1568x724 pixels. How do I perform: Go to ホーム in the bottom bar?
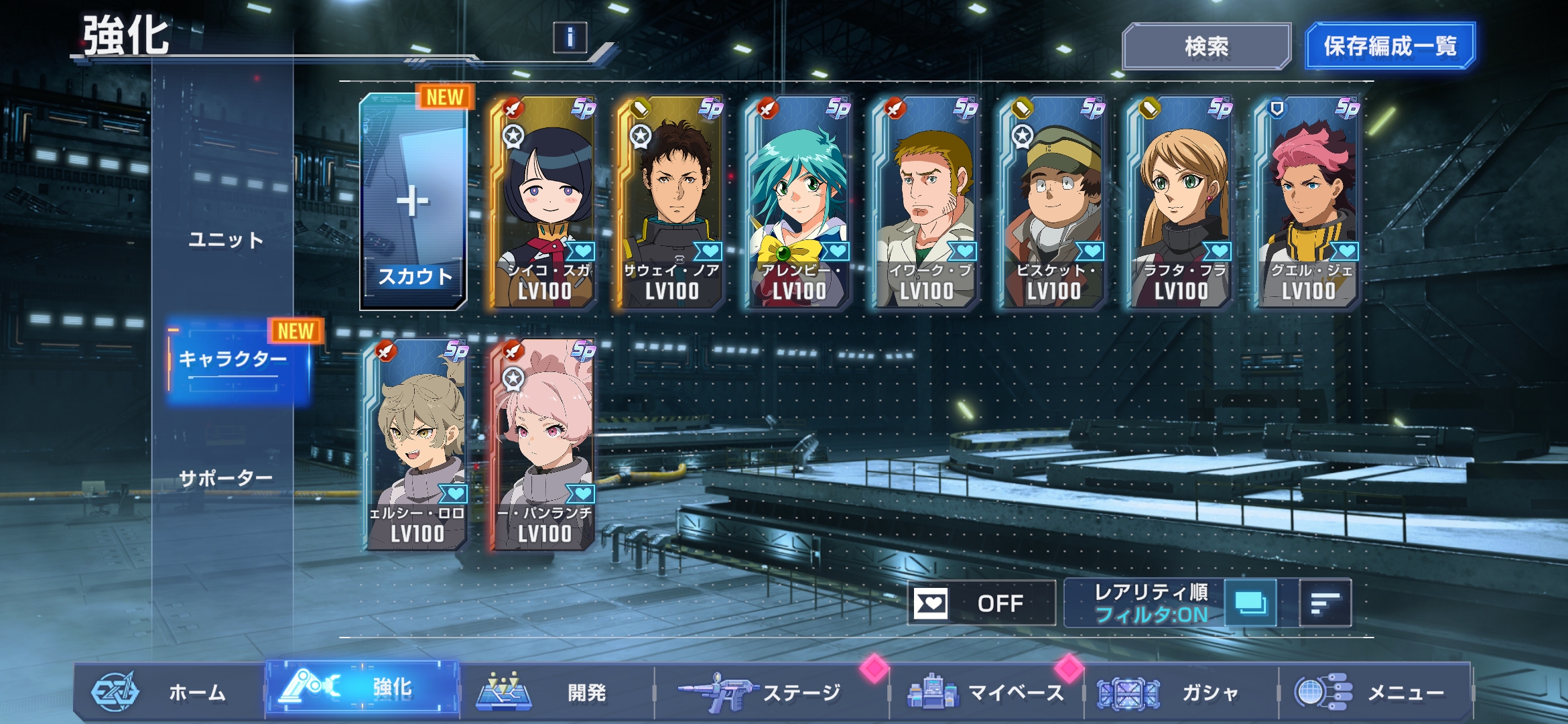(x=168, y=692)
